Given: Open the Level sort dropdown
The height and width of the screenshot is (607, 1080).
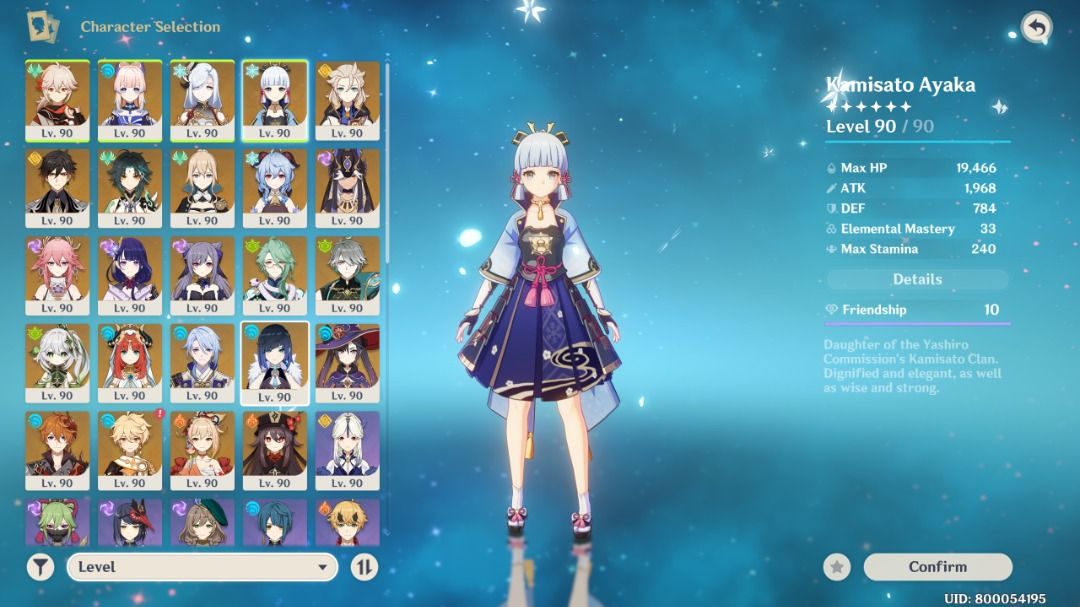Looking at the screenshot, I should (x=201, y=567).
